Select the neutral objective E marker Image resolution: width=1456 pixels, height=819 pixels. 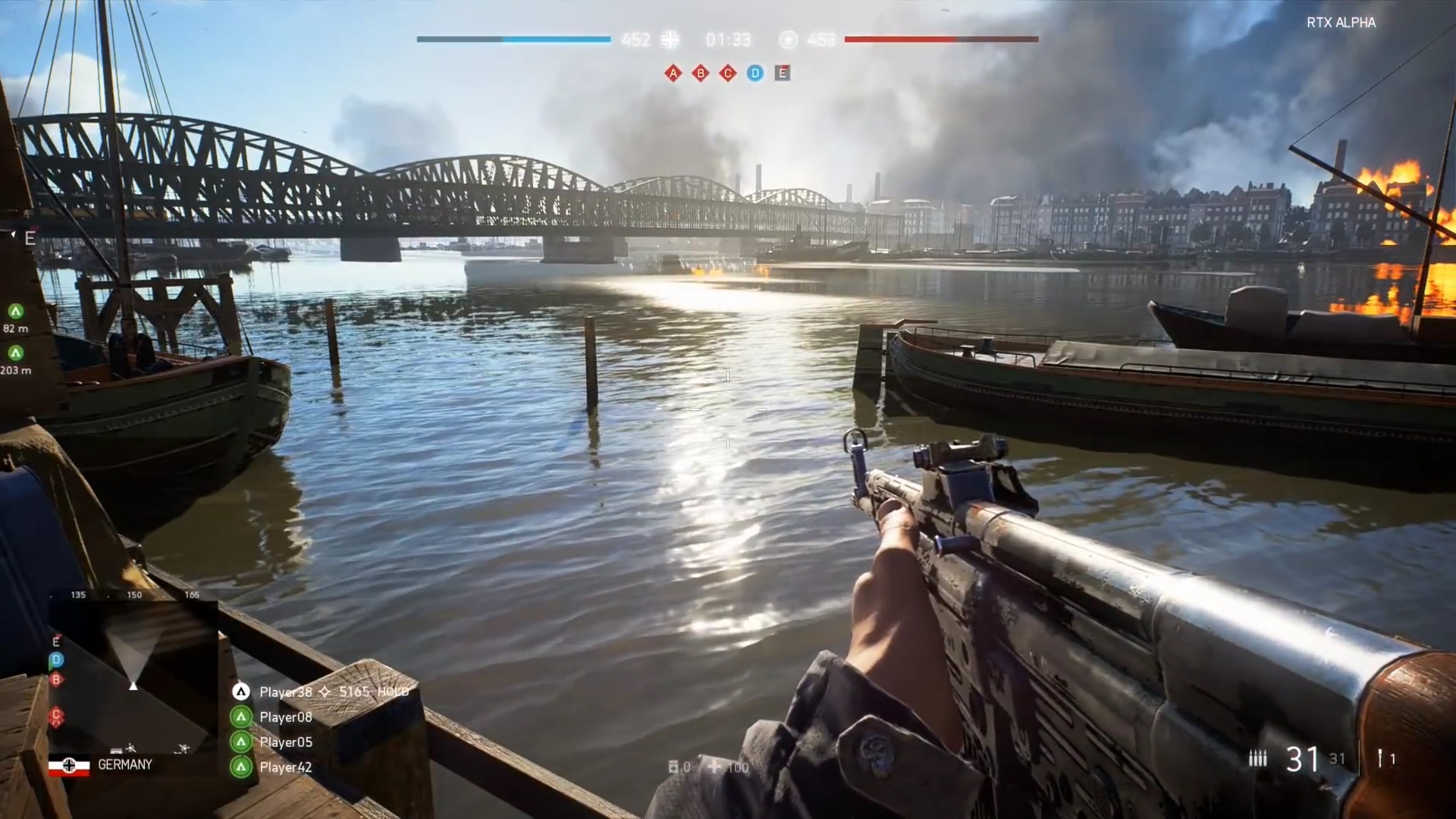(782, 73)
